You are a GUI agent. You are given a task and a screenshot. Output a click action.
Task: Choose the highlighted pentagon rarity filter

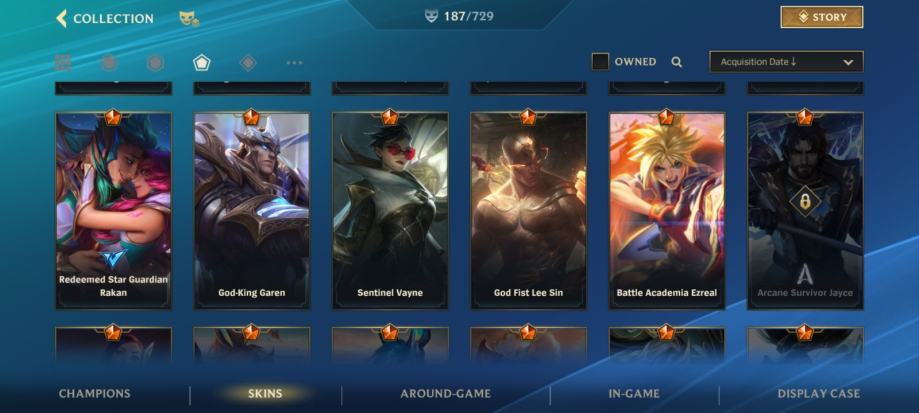(x=202, y=63)
